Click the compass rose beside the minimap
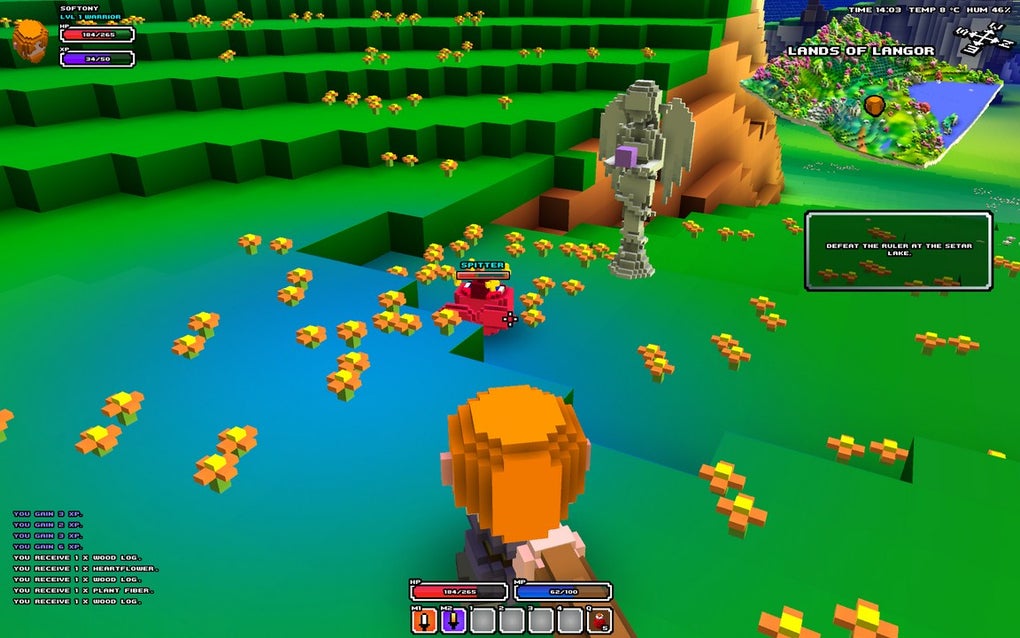Image resolution: width=1020 pixels, height=638 pixels. [x=984, y=40]
